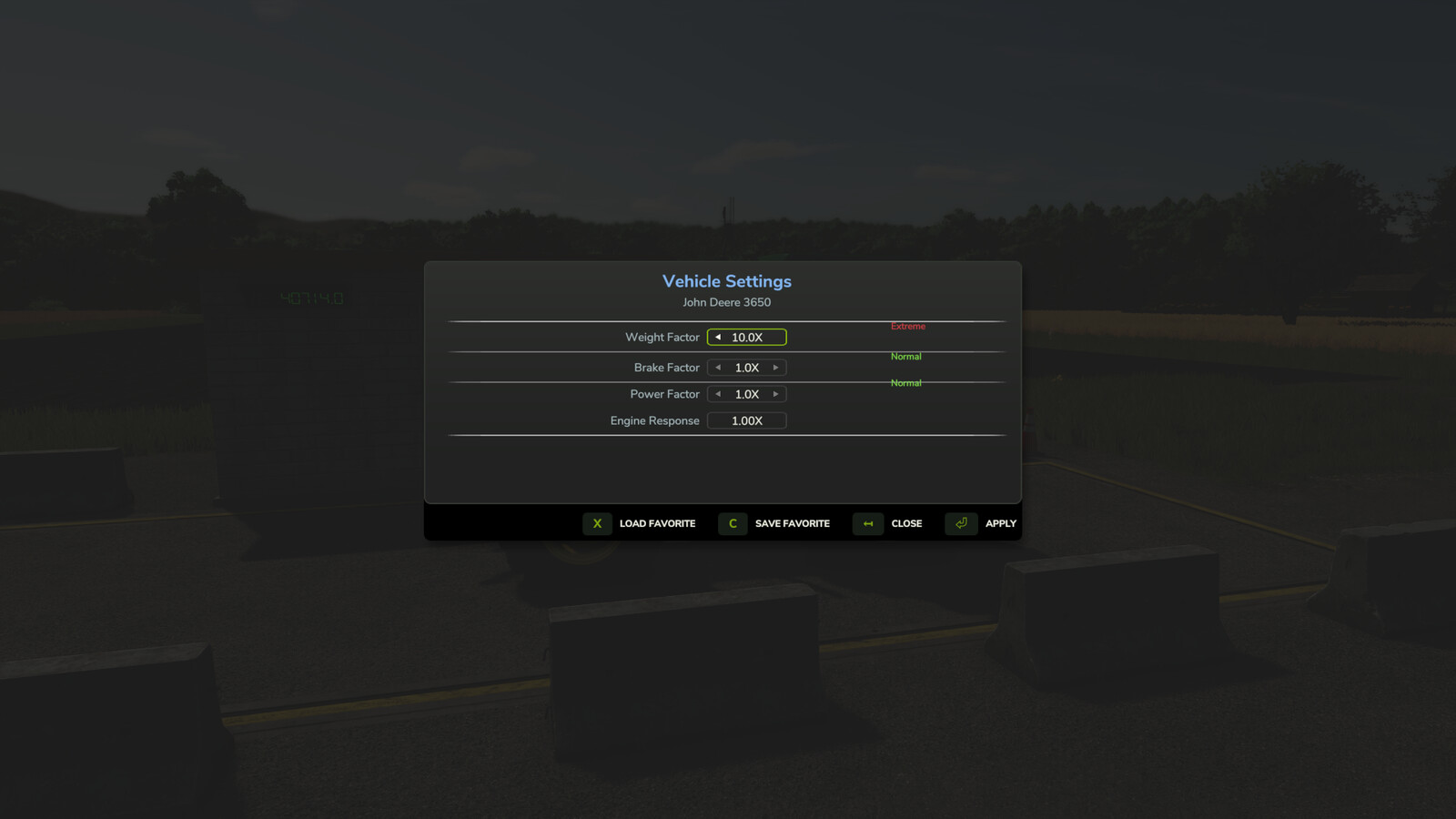Click the Vehicle Settings title
Image resolution: width=1456 pixels, height=819 pixels.
pos(726,281)
